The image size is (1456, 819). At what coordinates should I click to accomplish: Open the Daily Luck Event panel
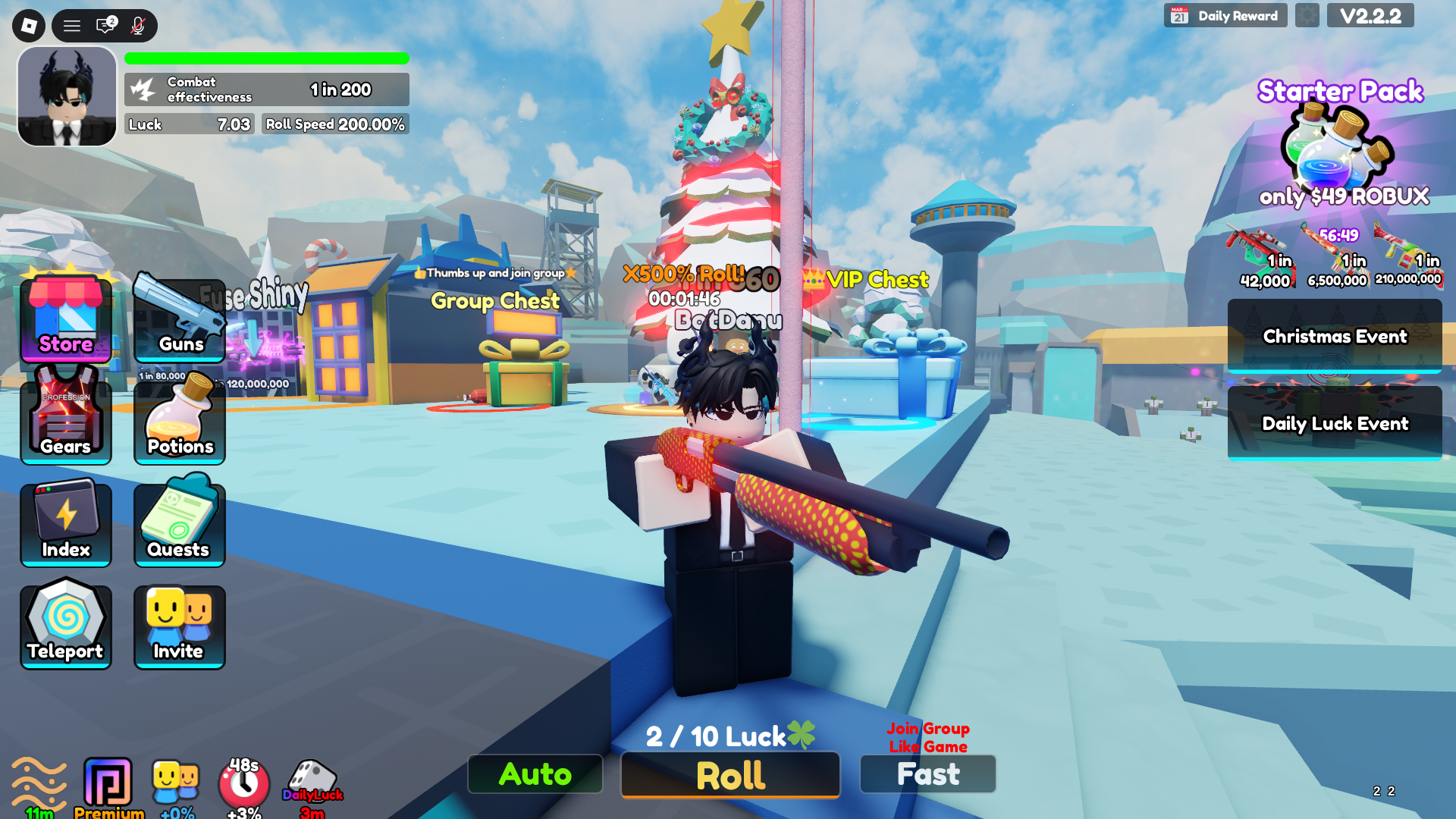pyautogui.click(x=1335, y=424)
